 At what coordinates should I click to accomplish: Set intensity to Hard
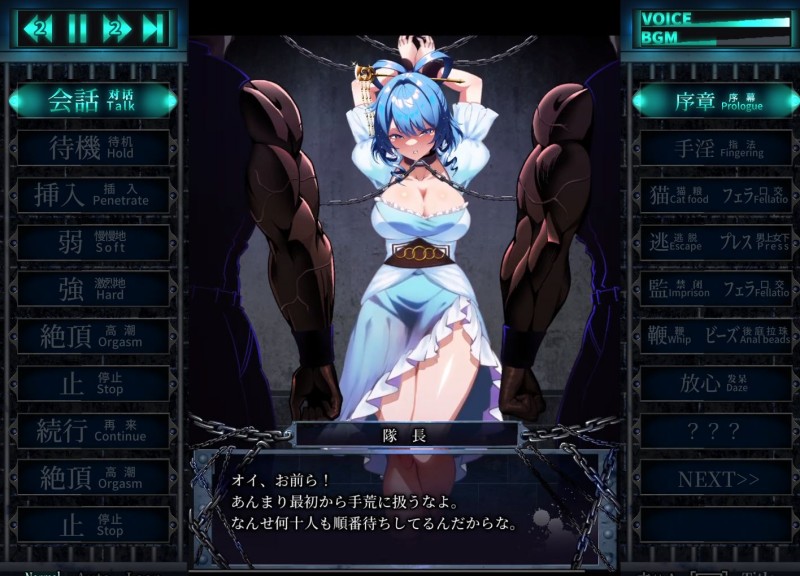tap(95, 290)
